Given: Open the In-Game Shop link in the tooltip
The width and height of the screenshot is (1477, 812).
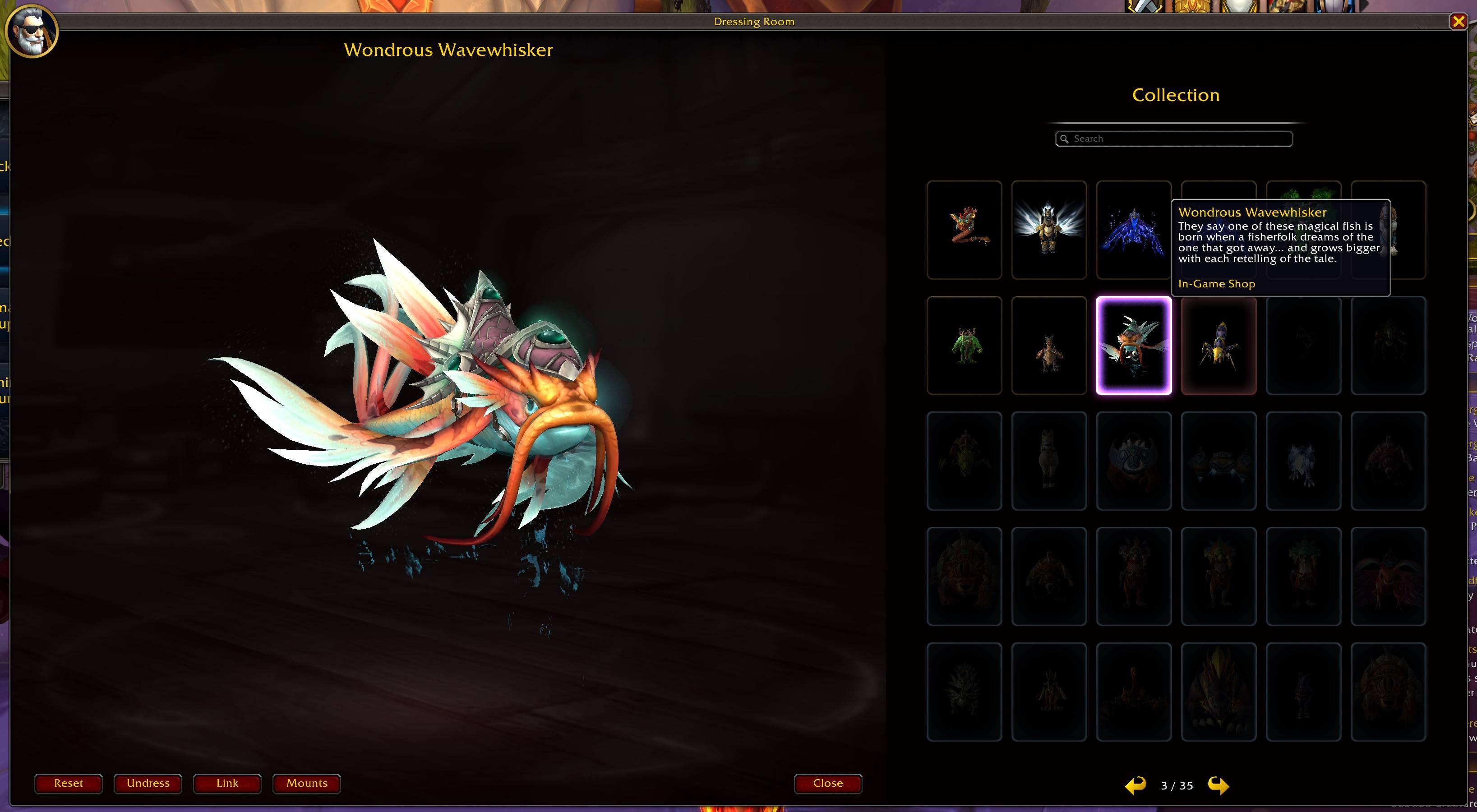Looking at the screenshot, I should pos(1216,283).
